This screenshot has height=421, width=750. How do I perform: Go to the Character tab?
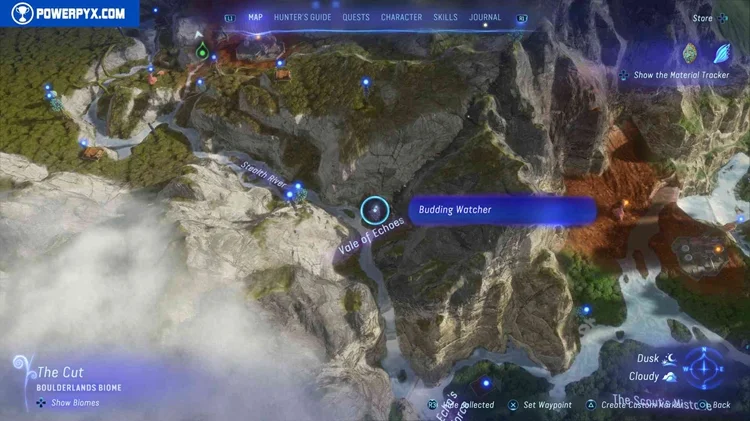(x=401, y=17)
